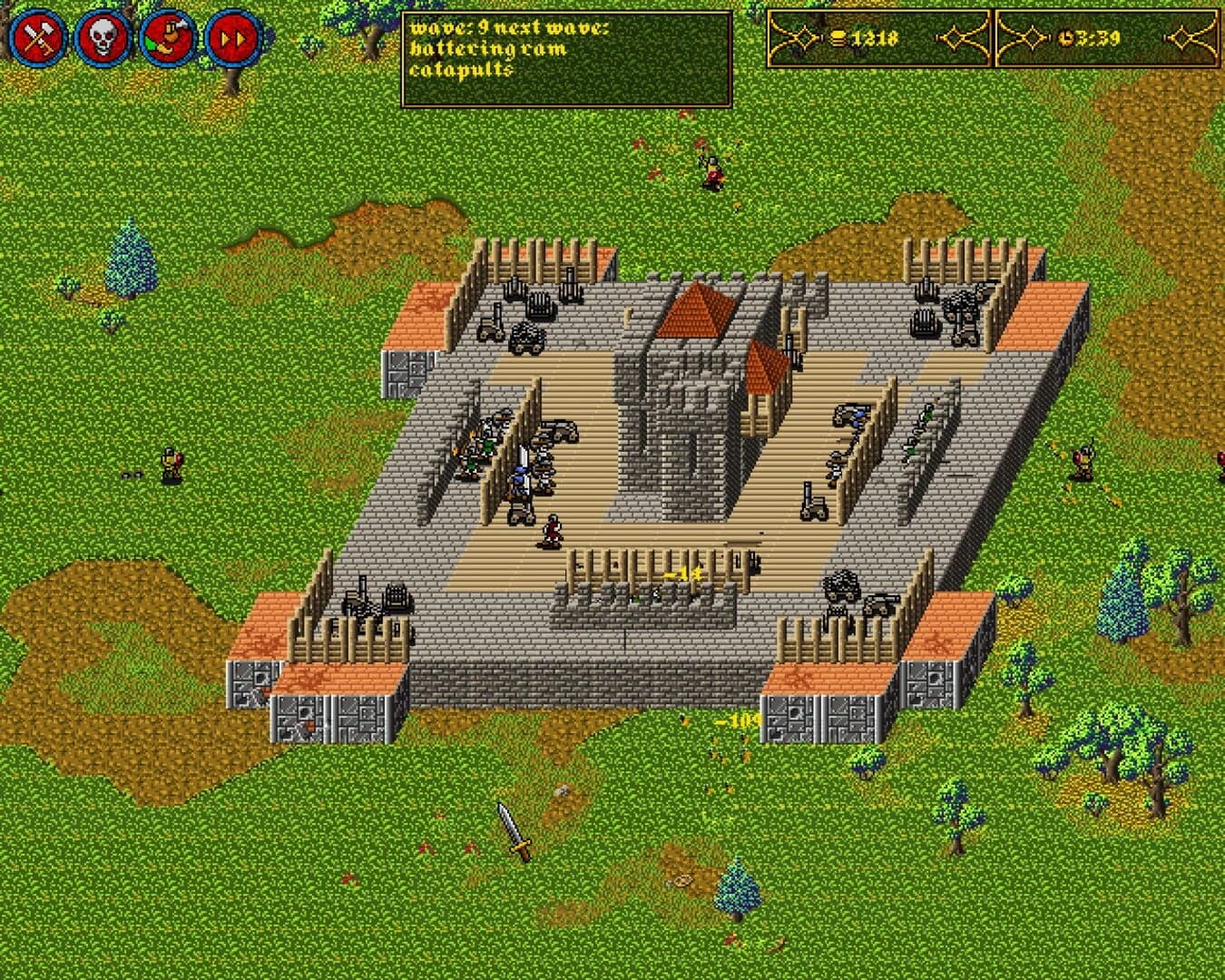Viewport: 1225px width, 980px height.
Task: Select the knight soldier inside the courtyard
Action: point(517,476)
